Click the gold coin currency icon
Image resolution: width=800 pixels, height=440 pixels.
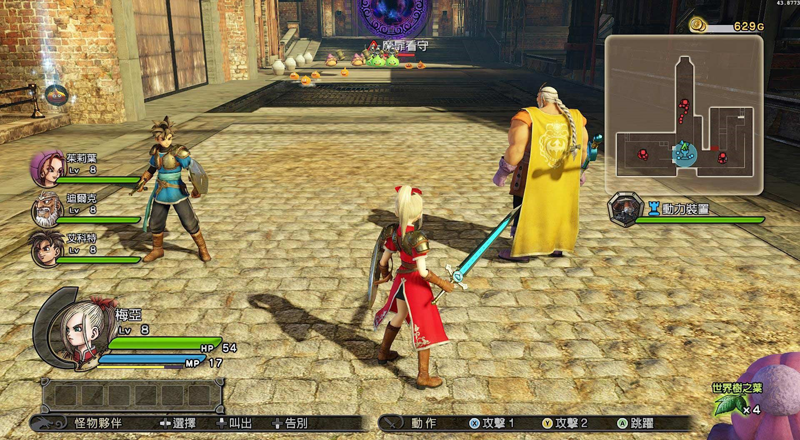[x=698, y=24]
